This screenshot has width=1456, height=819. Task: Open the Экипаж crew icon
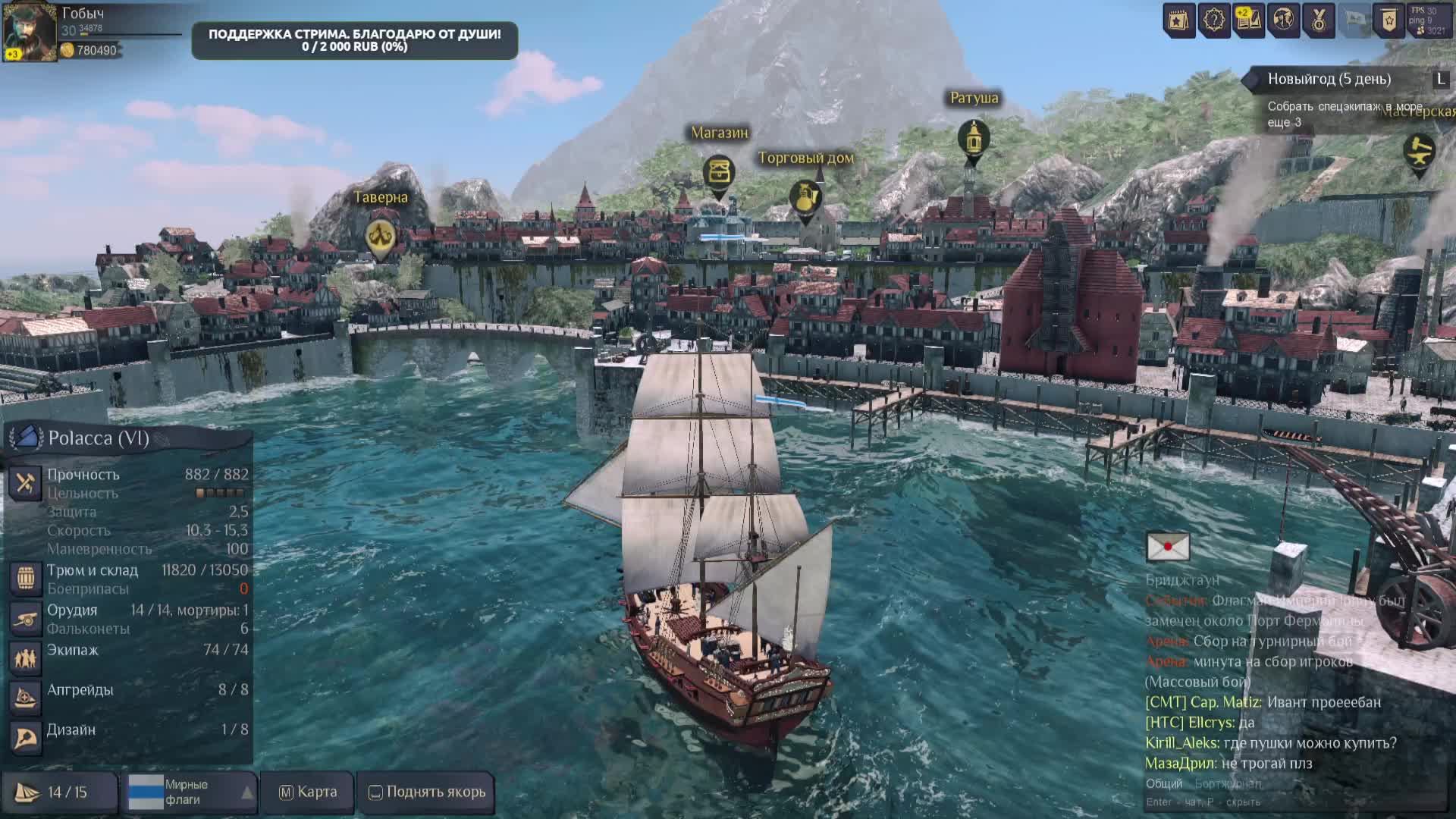click(25, 658)
